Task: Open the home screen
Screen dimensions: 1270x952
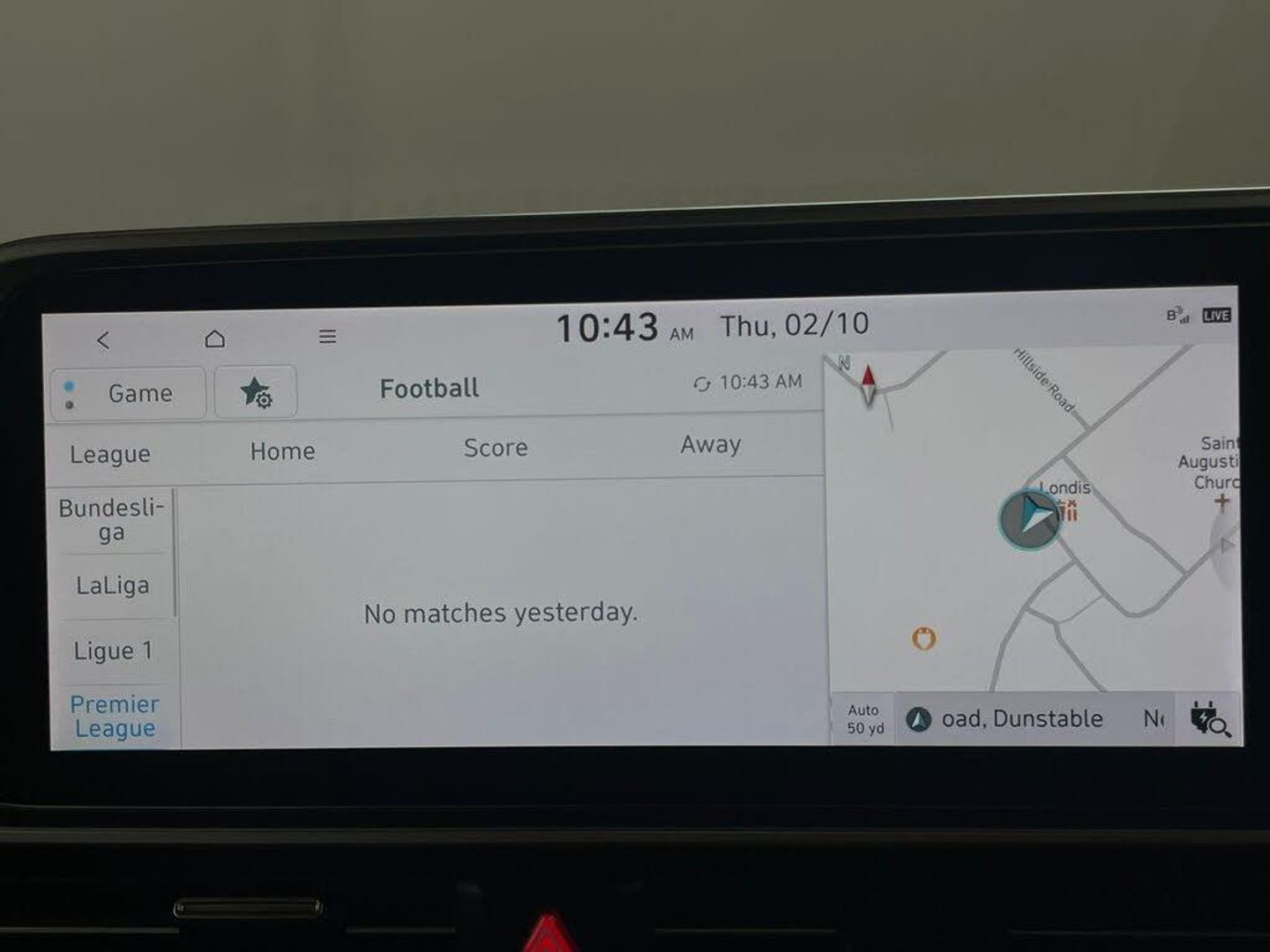Action: tap(214, 338)
